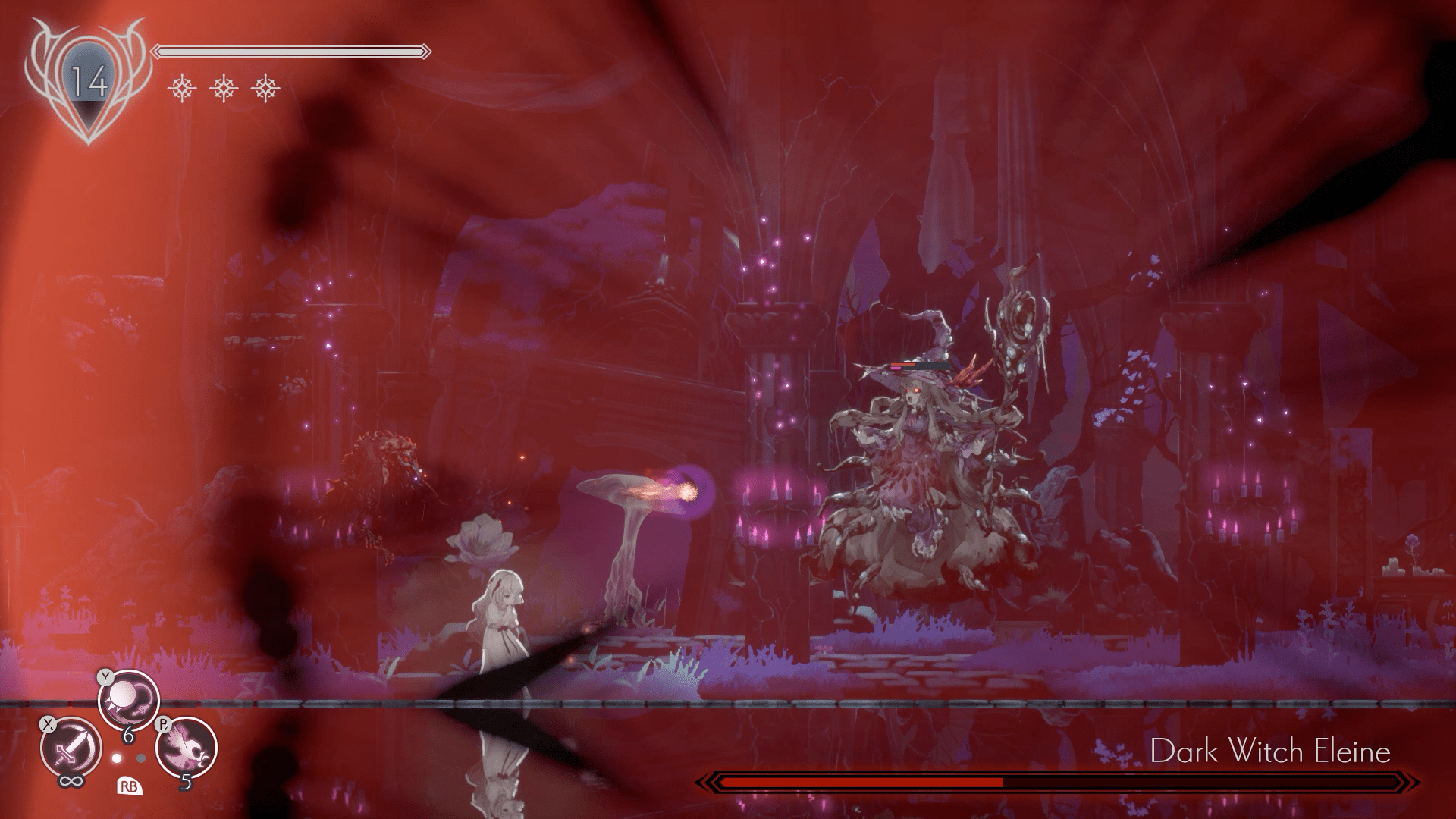Click the charge count 6 on orb skill
This screenshot has height=819, width=1456.
tap(128, 735)
